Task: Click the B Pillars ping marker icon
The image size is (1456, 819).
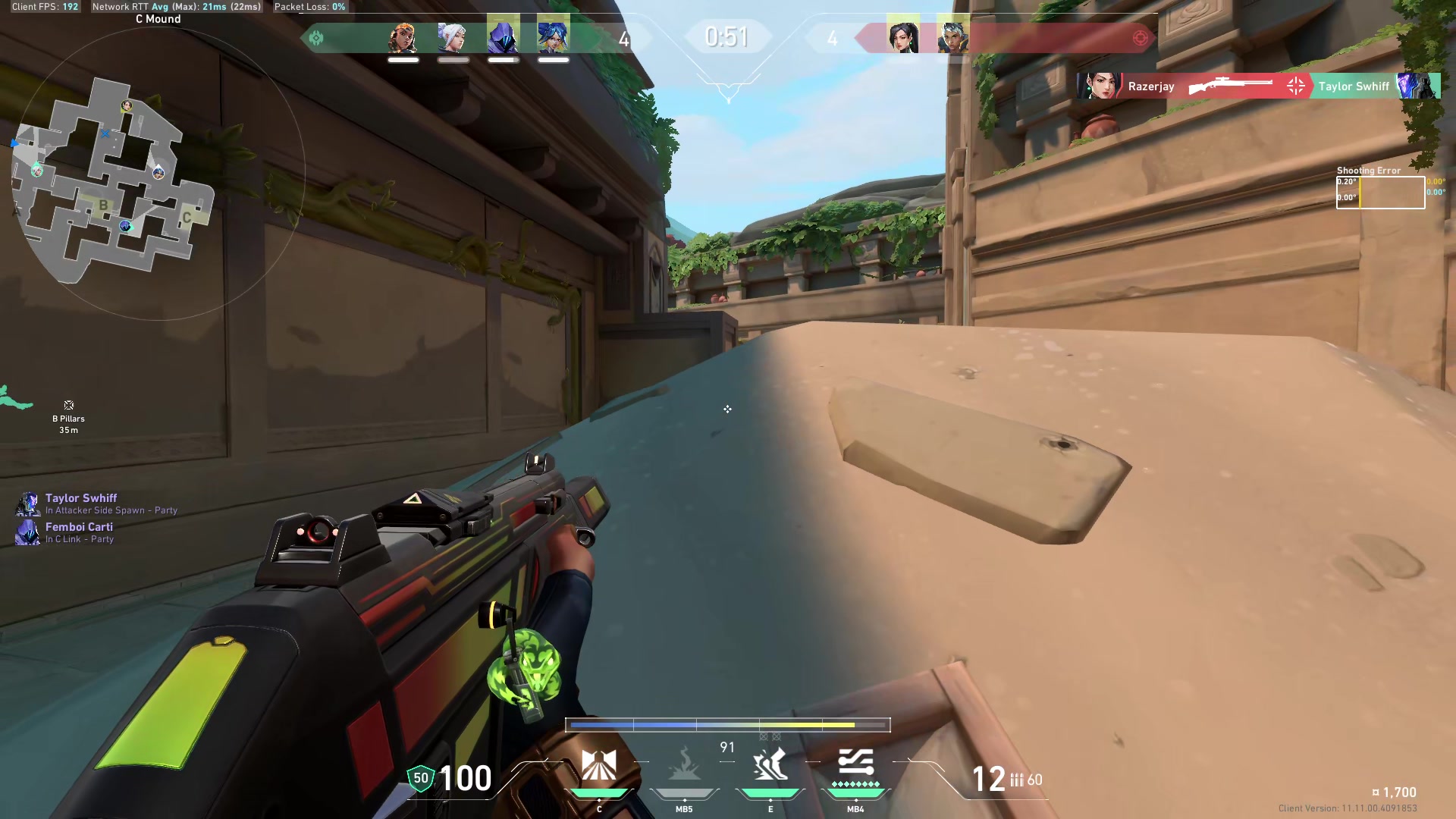Action: click(x=68, y=405)
